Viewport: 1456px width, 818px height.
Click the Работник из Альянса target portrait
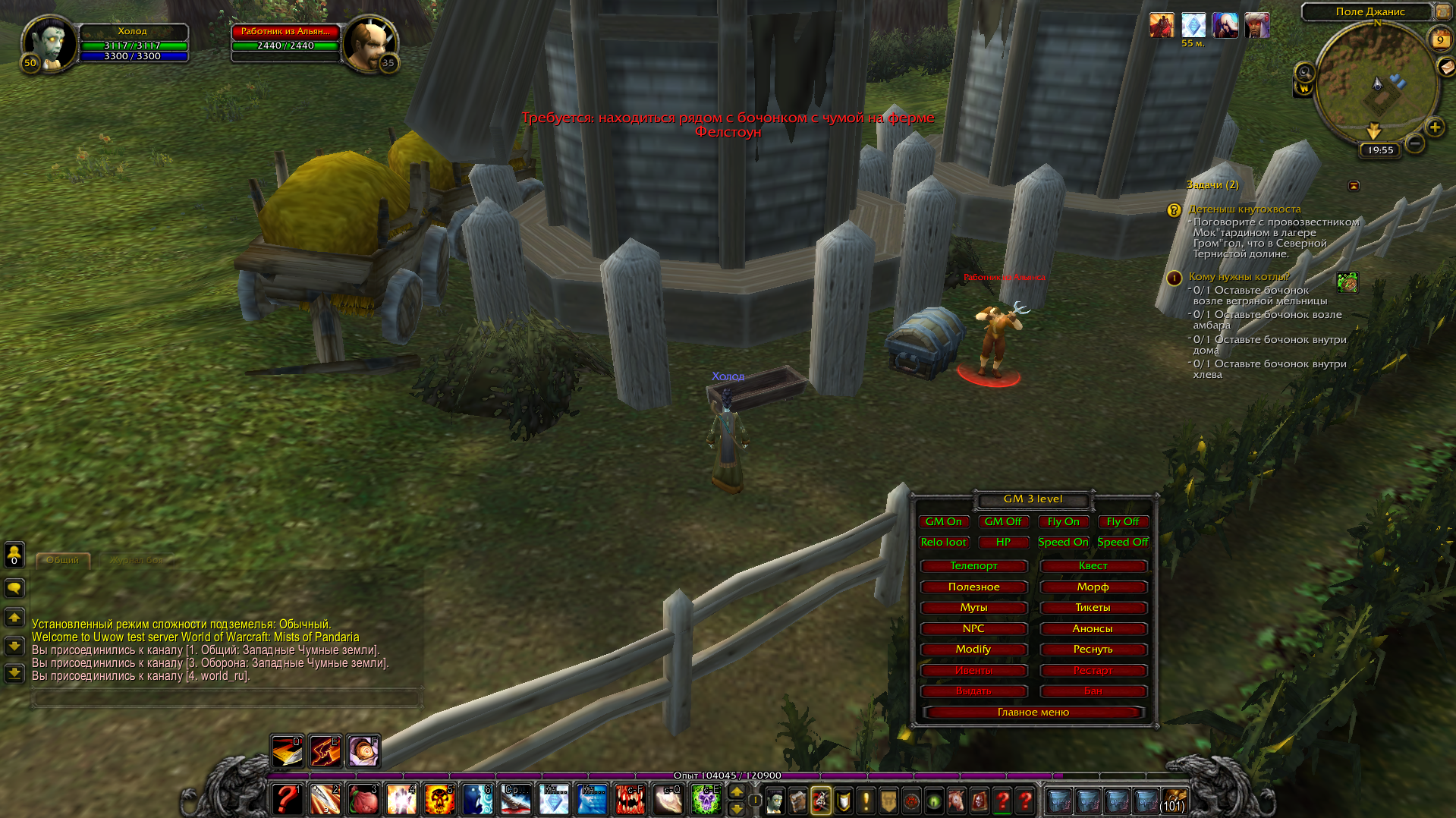[x=369, y=44]
